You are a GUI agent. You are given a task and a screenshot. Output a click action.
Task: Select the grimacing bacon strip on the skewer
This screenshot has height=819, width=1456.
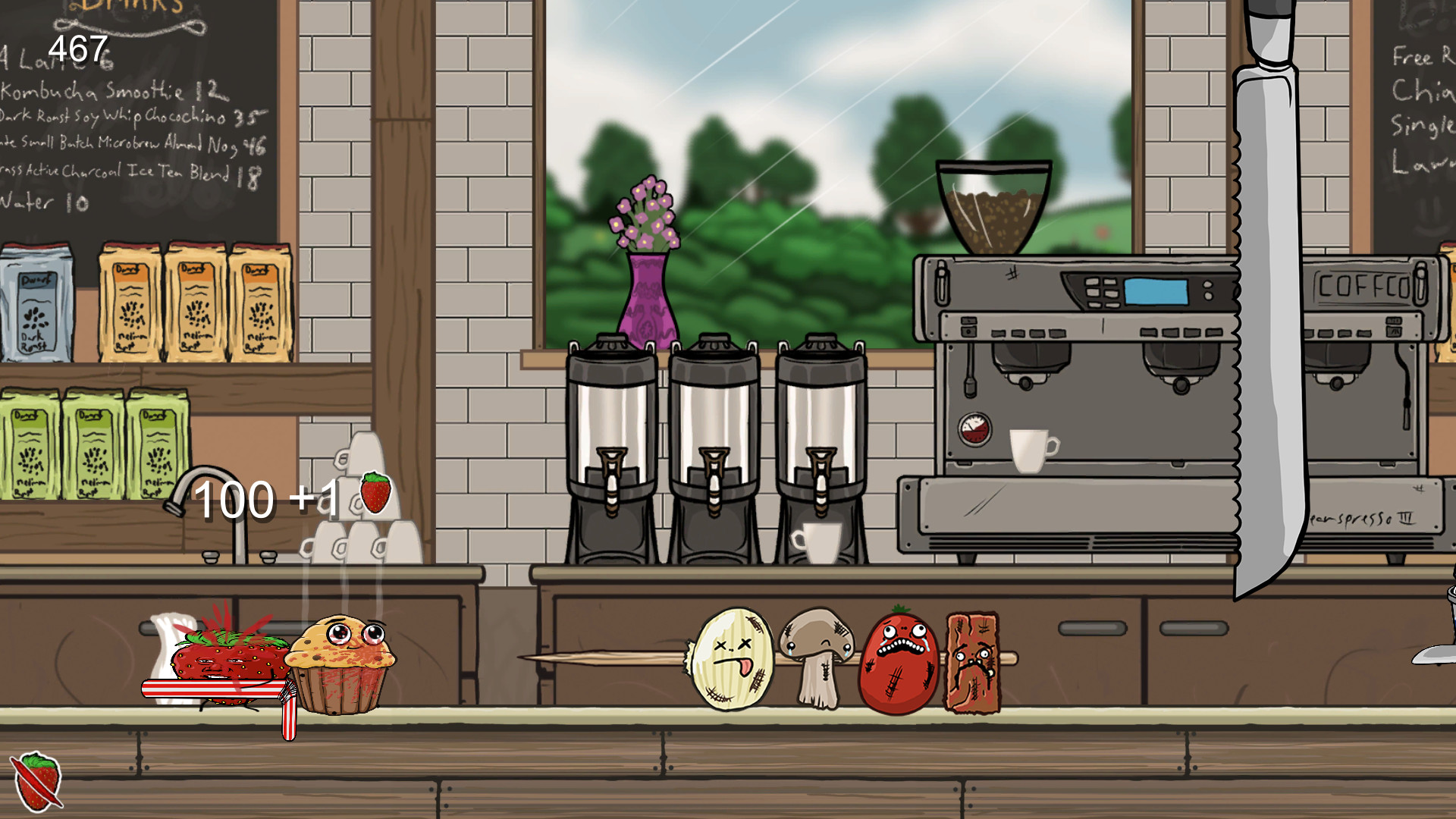(974, 662)
